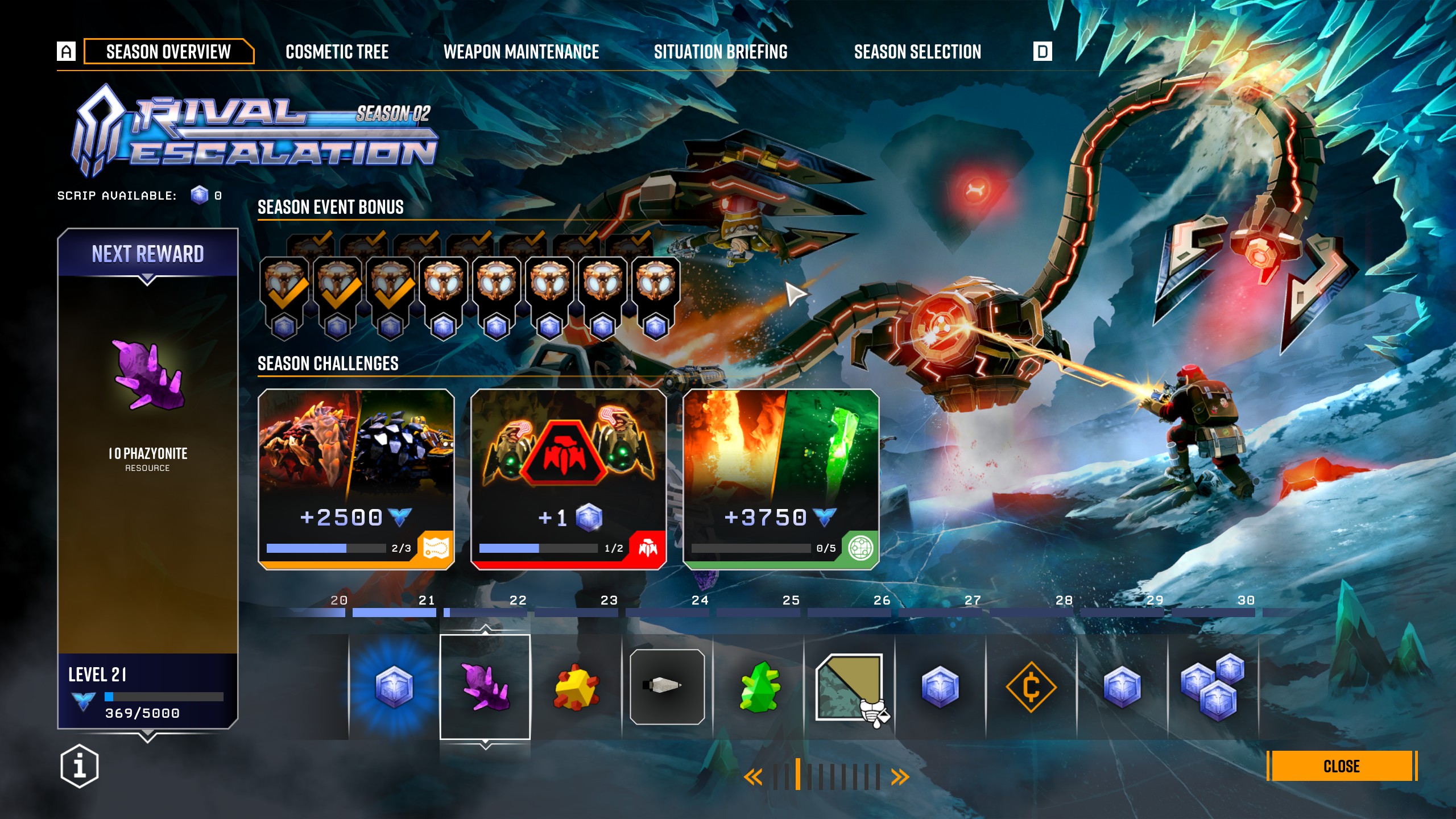
Task: Choose the triple scrip reward tile
Action: (1213, 687)
